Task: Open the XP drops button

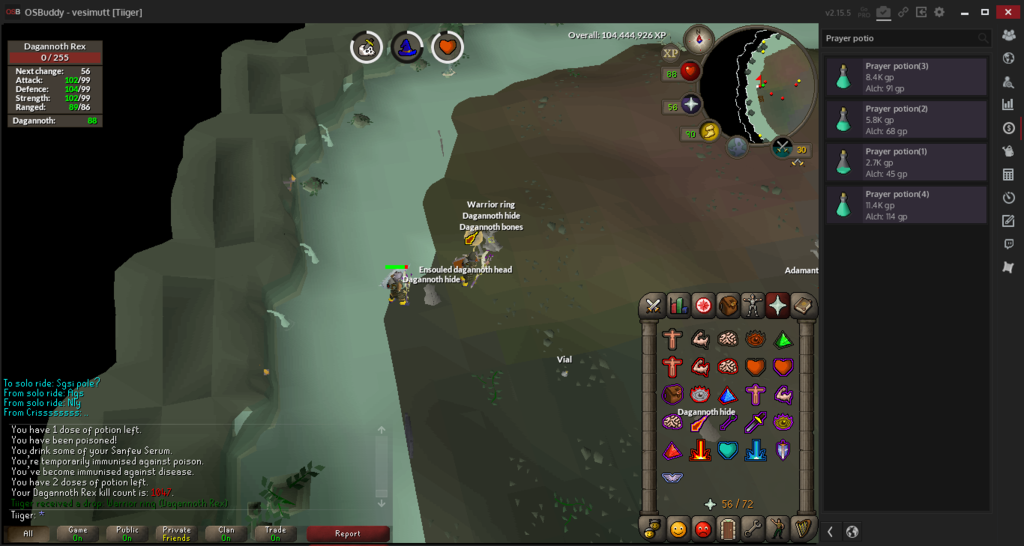Action: [670, 53]
